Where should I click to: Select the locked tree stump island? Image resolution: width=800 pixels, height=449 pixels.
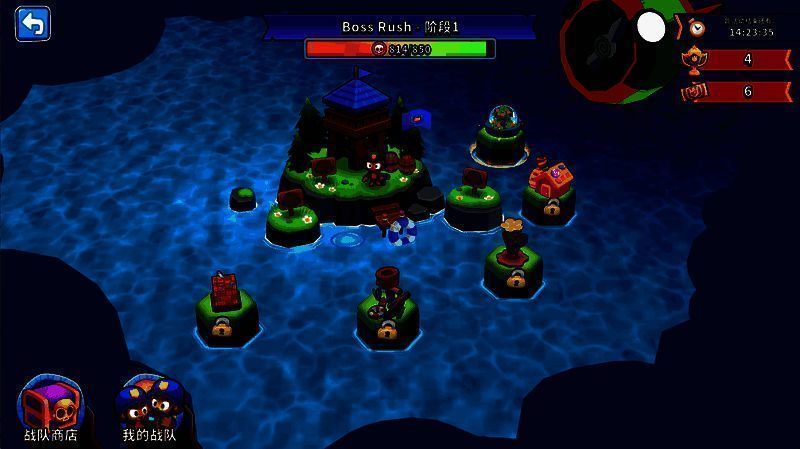(x=514, y=260)
